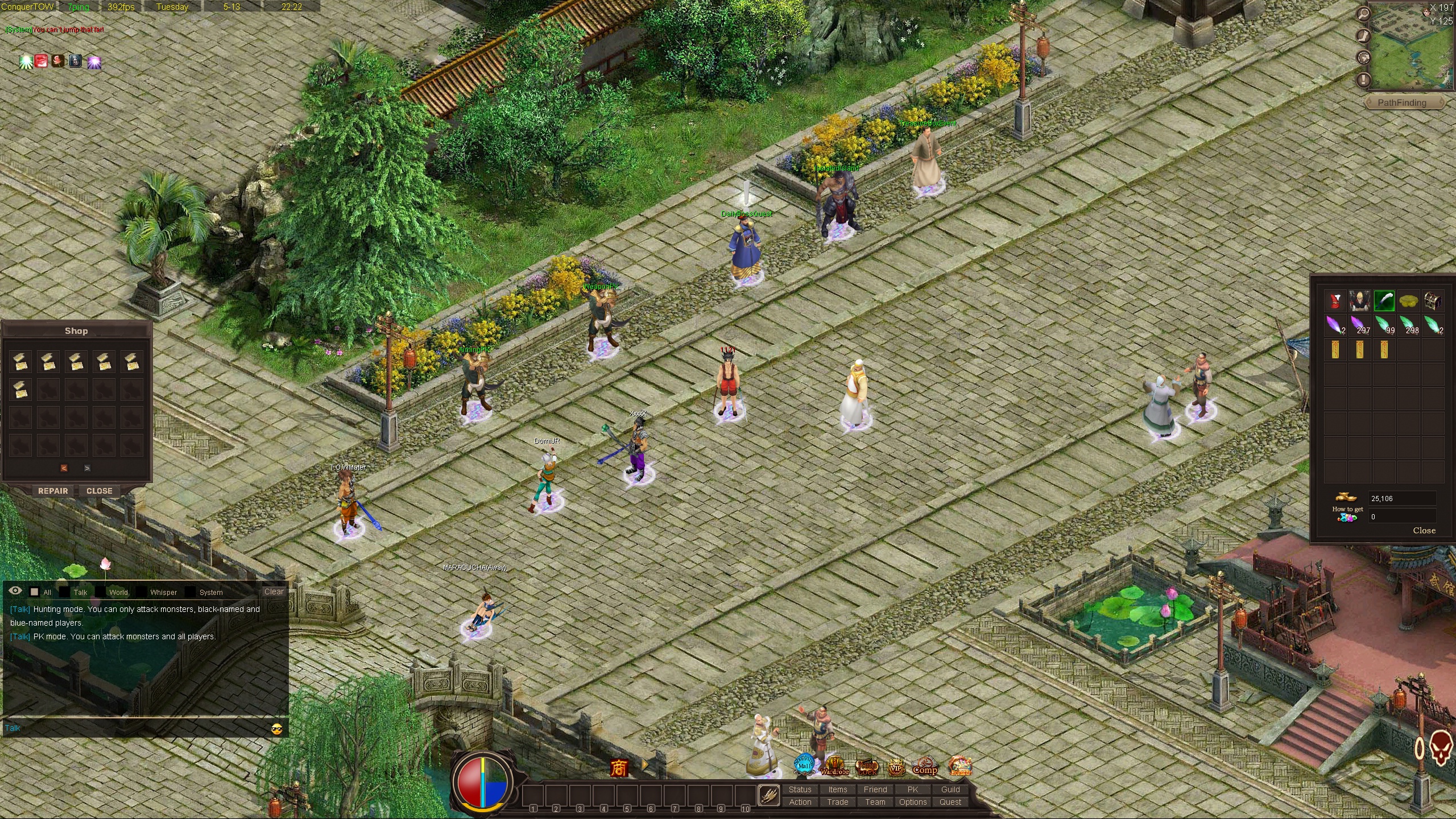Viewport: 1456px width, 819px height.
Task: Clear the chat log
Action: tap(274, 591)
